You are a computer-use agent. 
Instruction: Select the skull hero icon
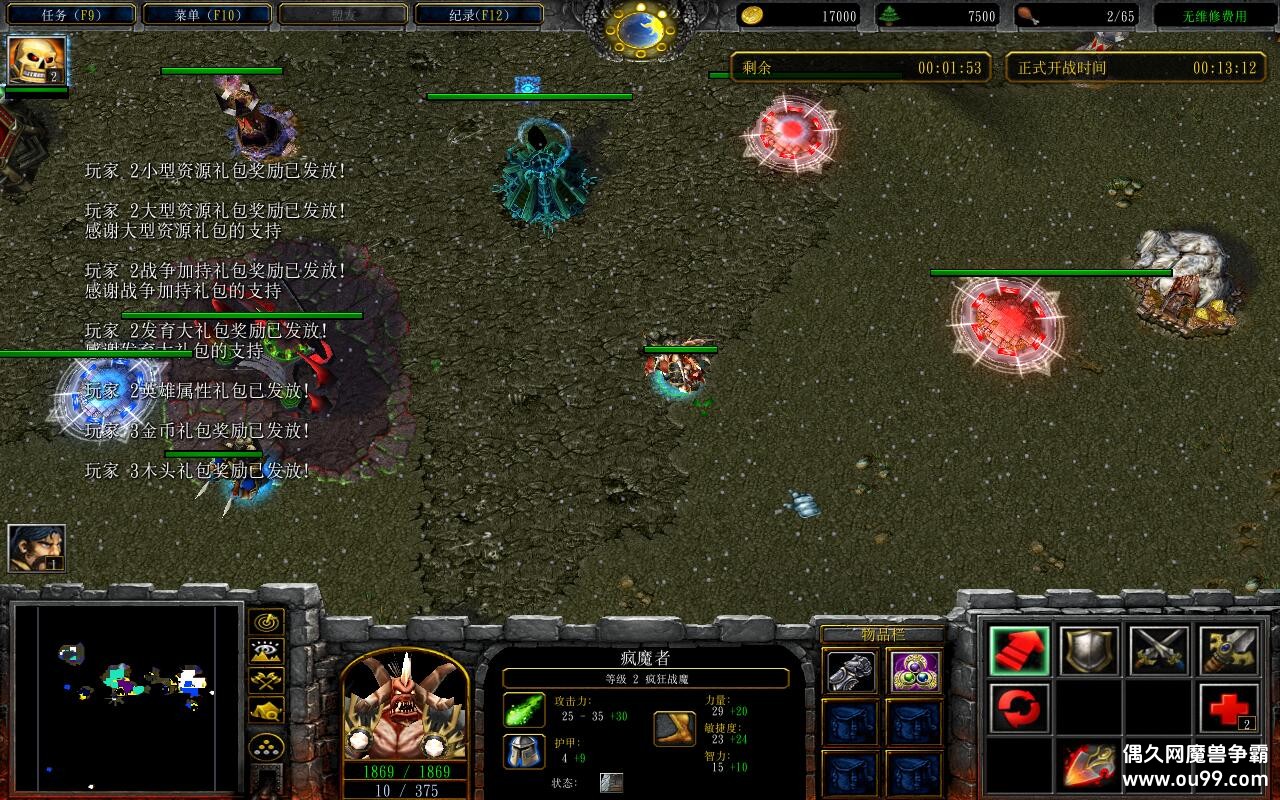[x=37, y=60]
